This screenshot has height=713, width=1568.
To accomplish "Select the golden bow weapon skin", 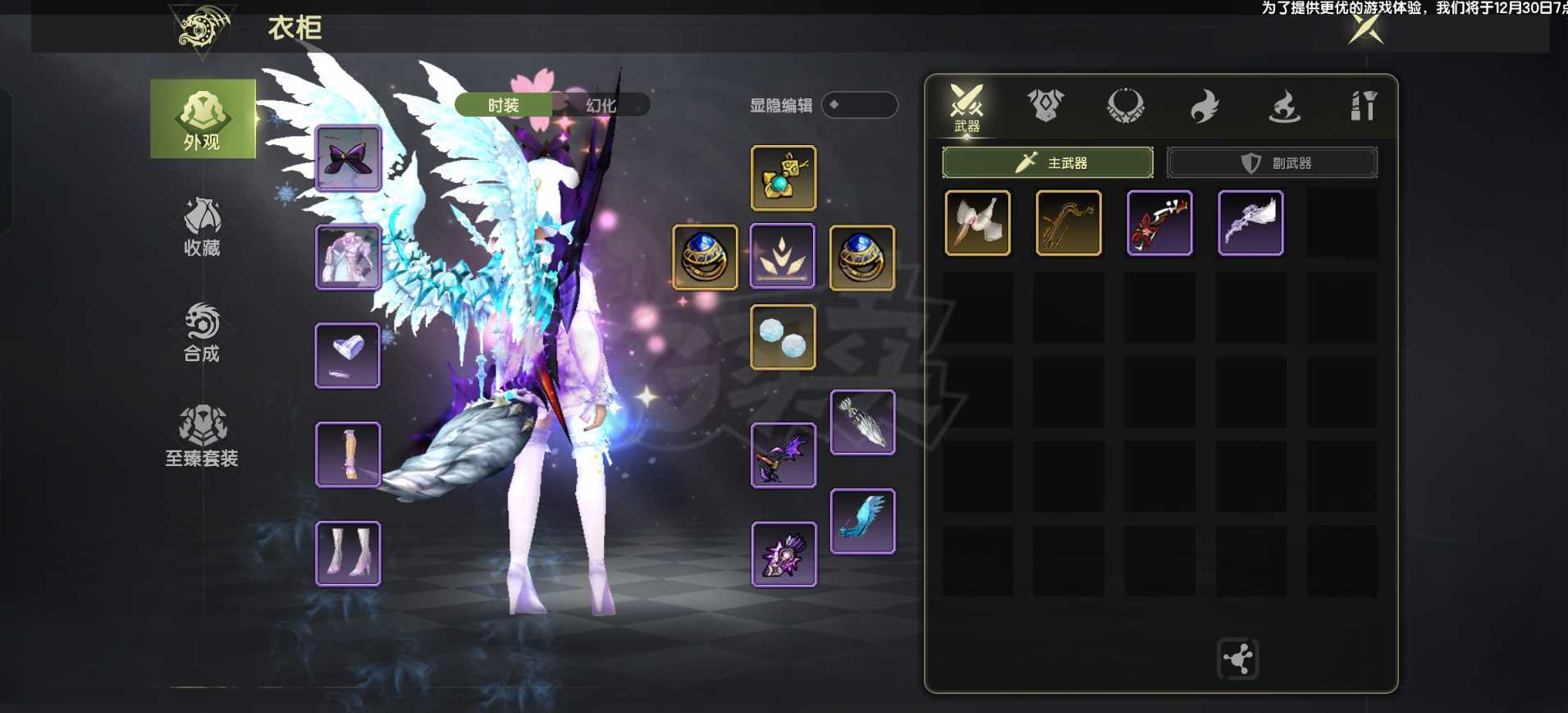I will tap(1068, 223).
